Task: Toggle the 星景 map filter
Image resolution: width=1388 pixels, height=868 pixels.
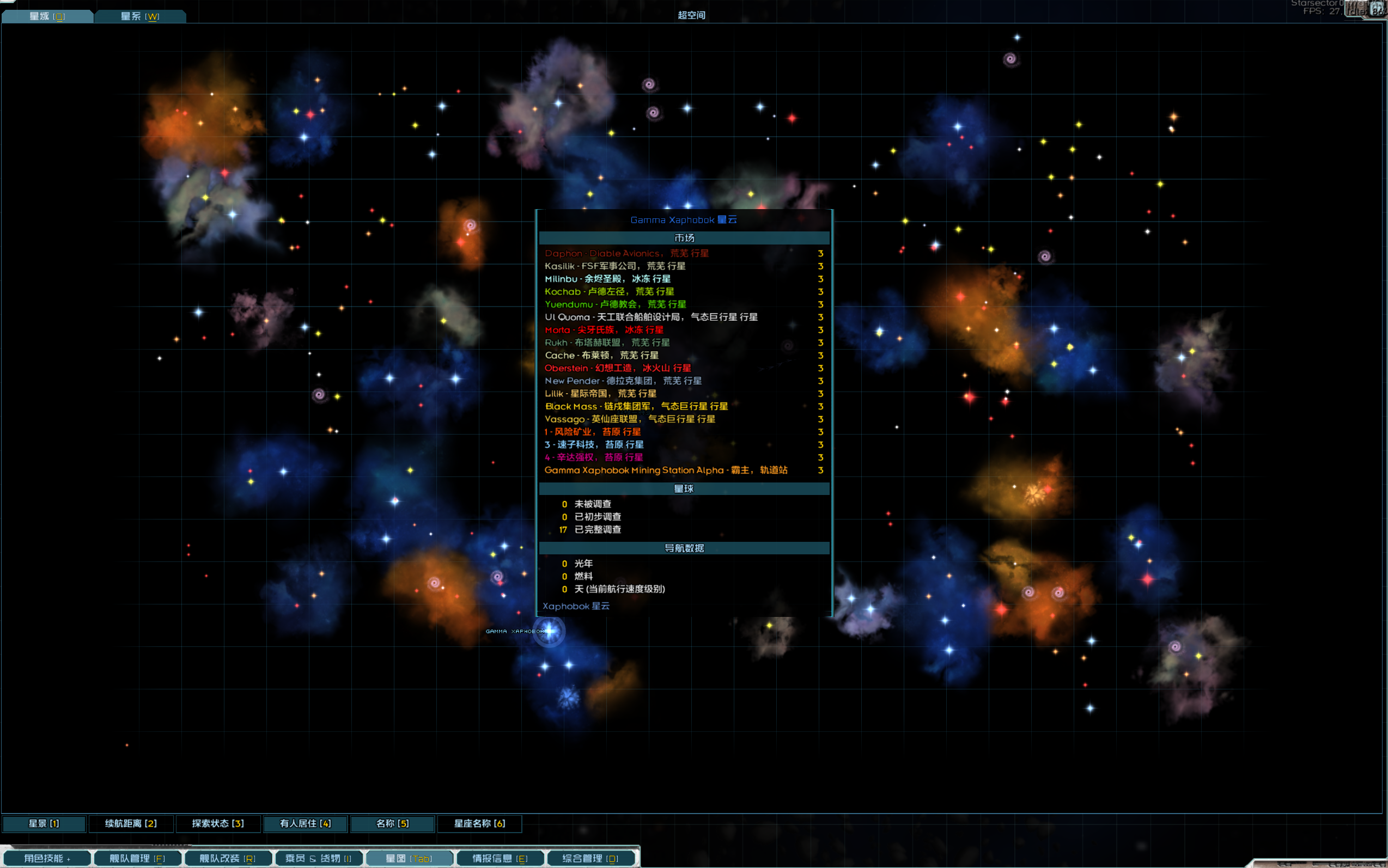Action: coord(44,823)
